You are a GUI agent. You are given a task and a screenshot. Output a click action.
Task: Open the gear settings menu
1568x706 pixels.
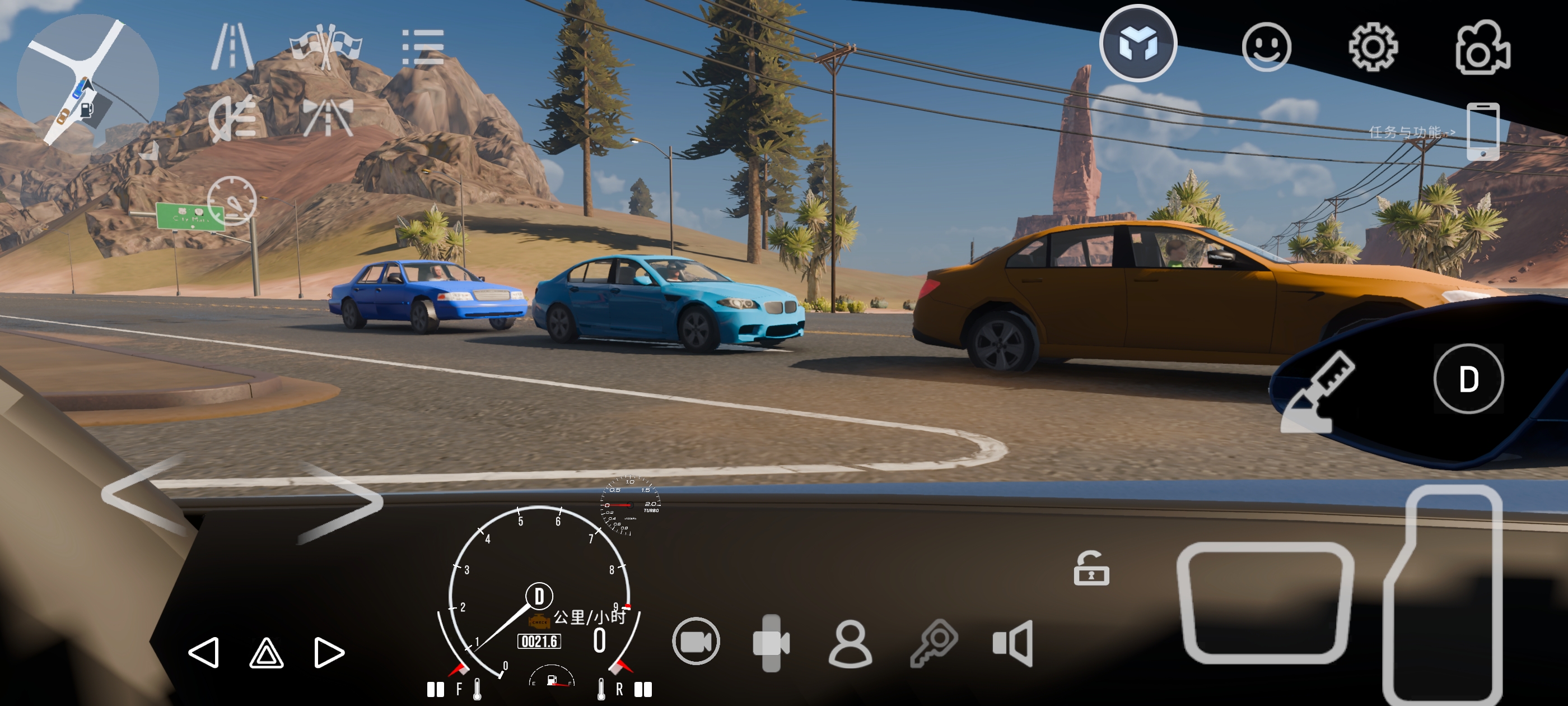coord(1373,47)
